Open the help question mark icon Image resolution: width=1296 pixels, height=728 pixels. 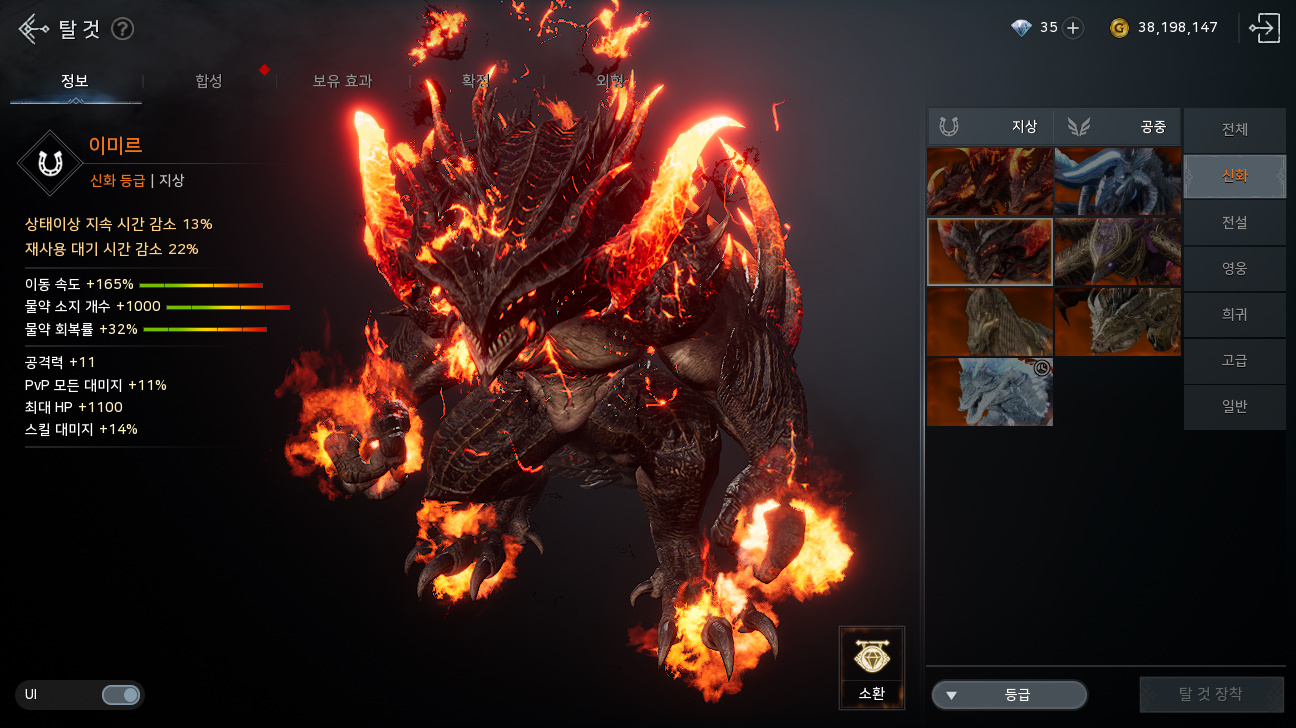coord(122,29)
